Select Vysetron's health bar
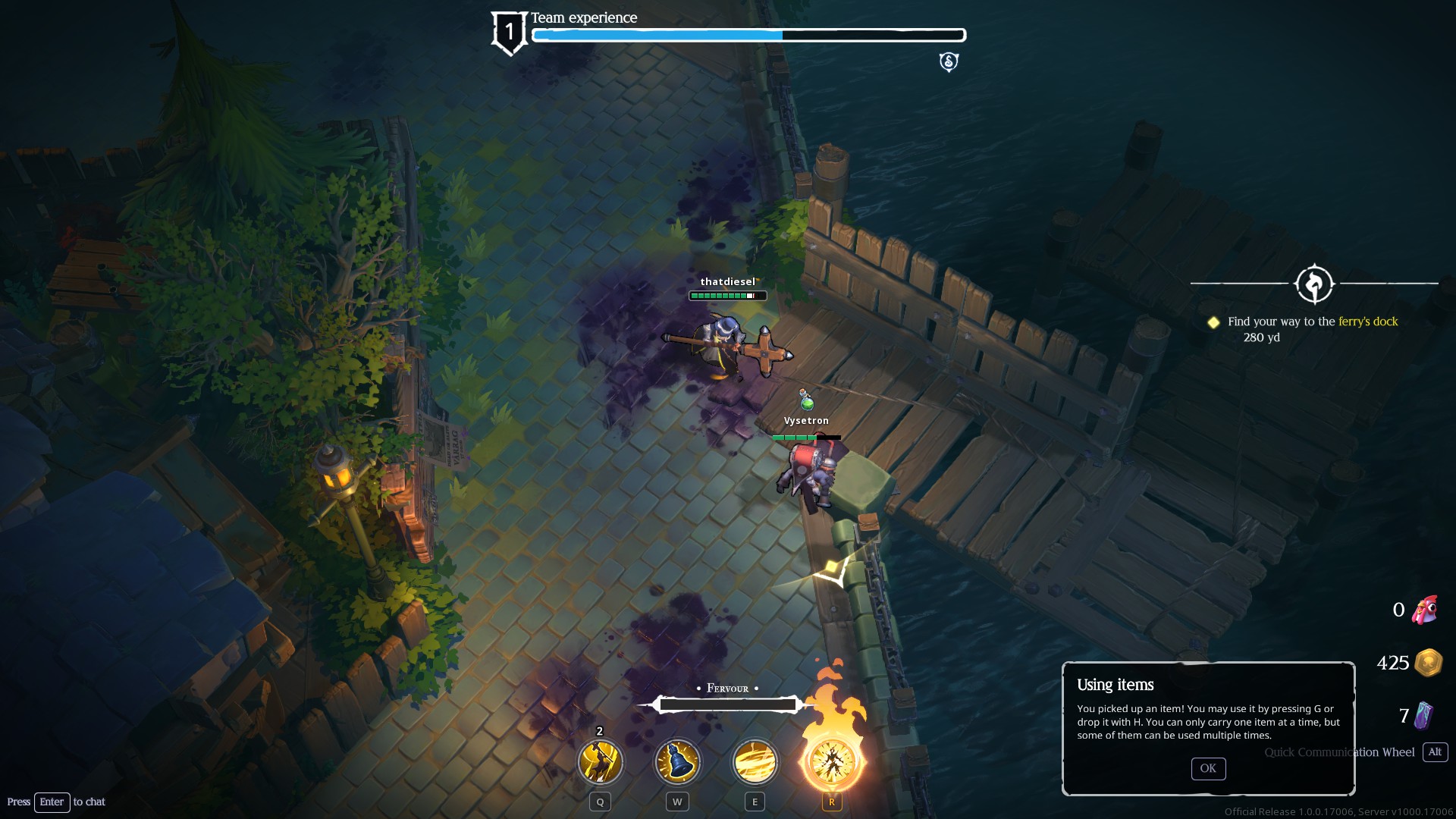Screen dimensions: 1456x819 click(x=806, y=438)
